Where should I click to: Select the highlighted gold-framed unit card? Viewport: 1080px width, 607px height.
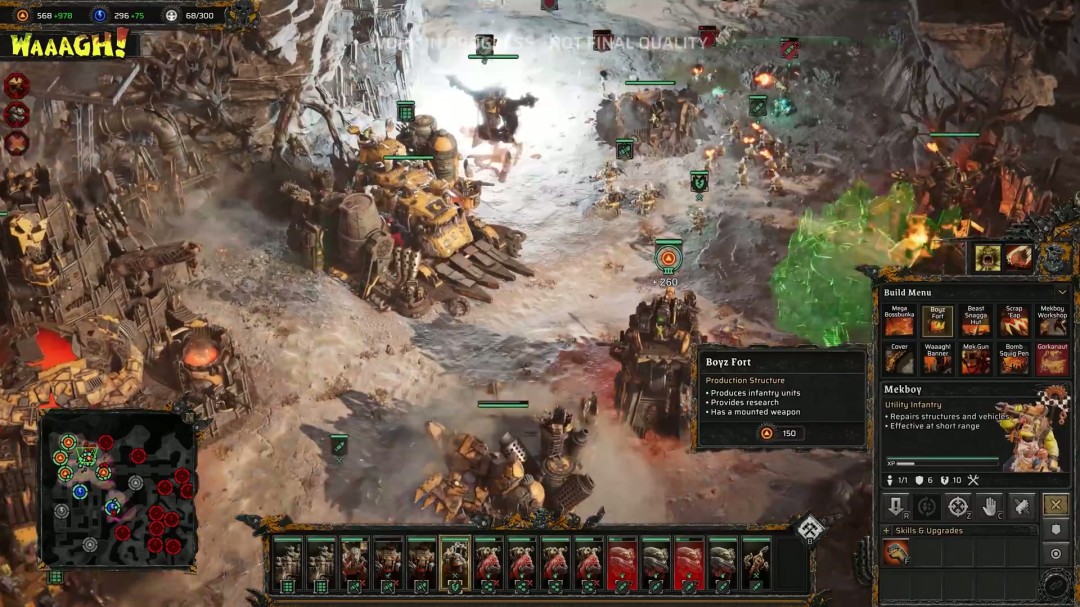click(x=455, y=564)
